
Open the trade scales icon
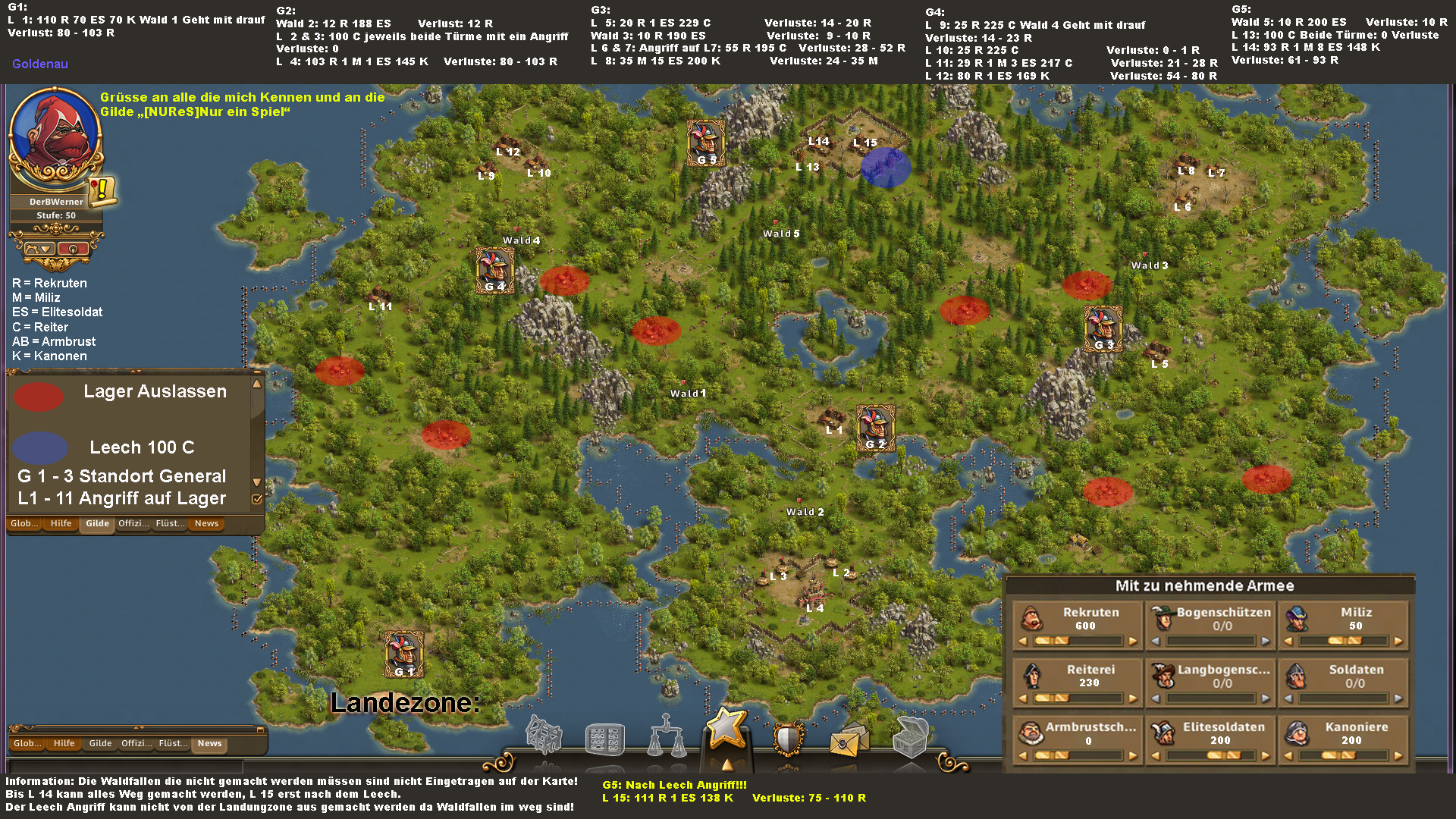pos(666,736)
